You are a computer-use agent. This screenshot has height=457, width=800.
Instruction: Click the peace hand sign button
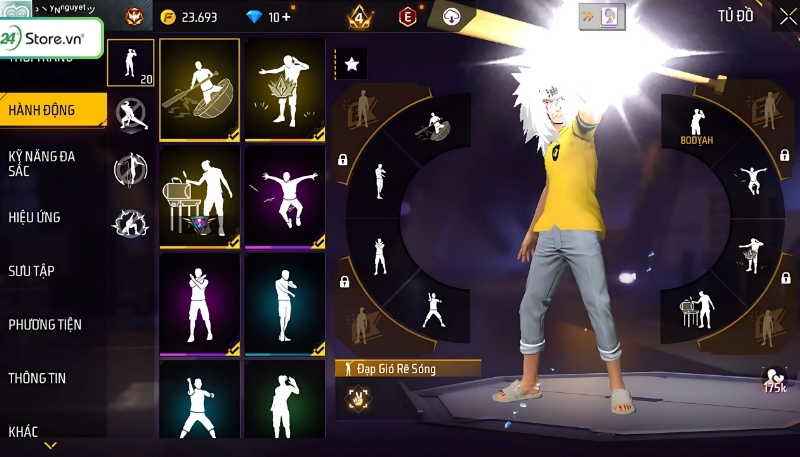(353, 397)
